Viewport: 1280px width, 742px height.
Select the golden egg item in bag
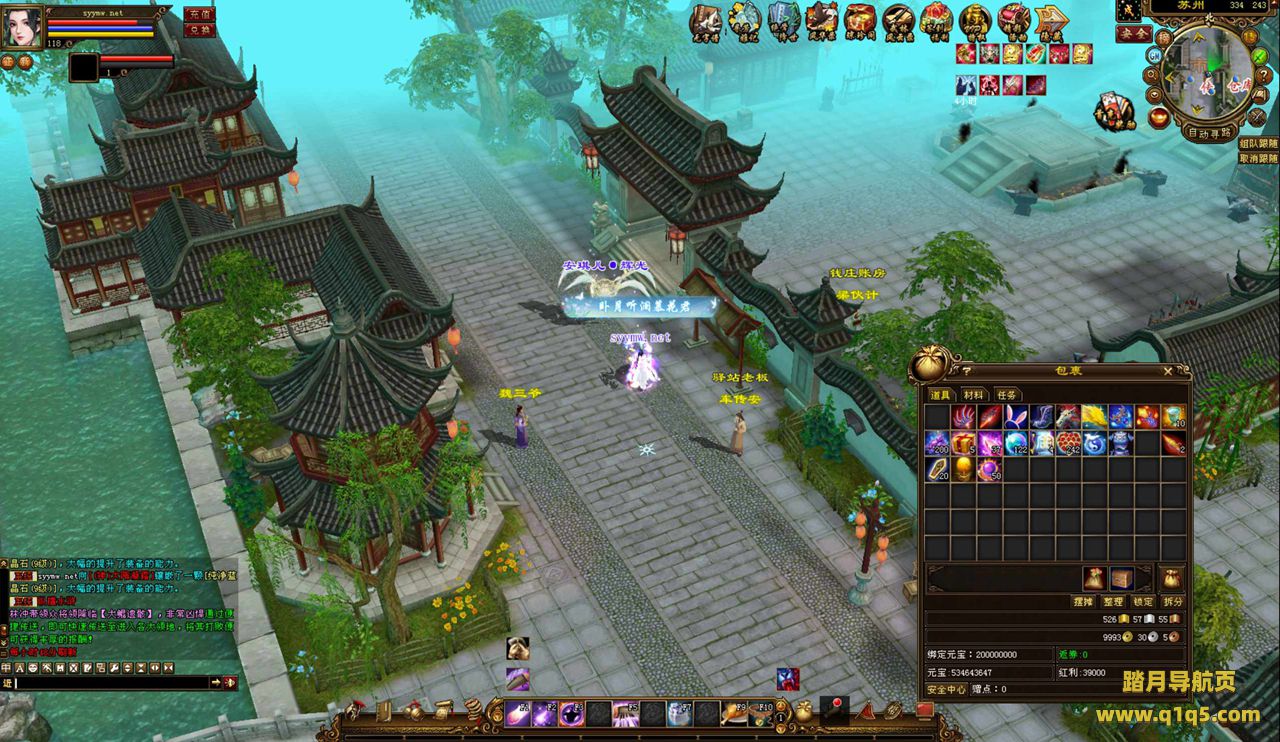click(963, 469)
